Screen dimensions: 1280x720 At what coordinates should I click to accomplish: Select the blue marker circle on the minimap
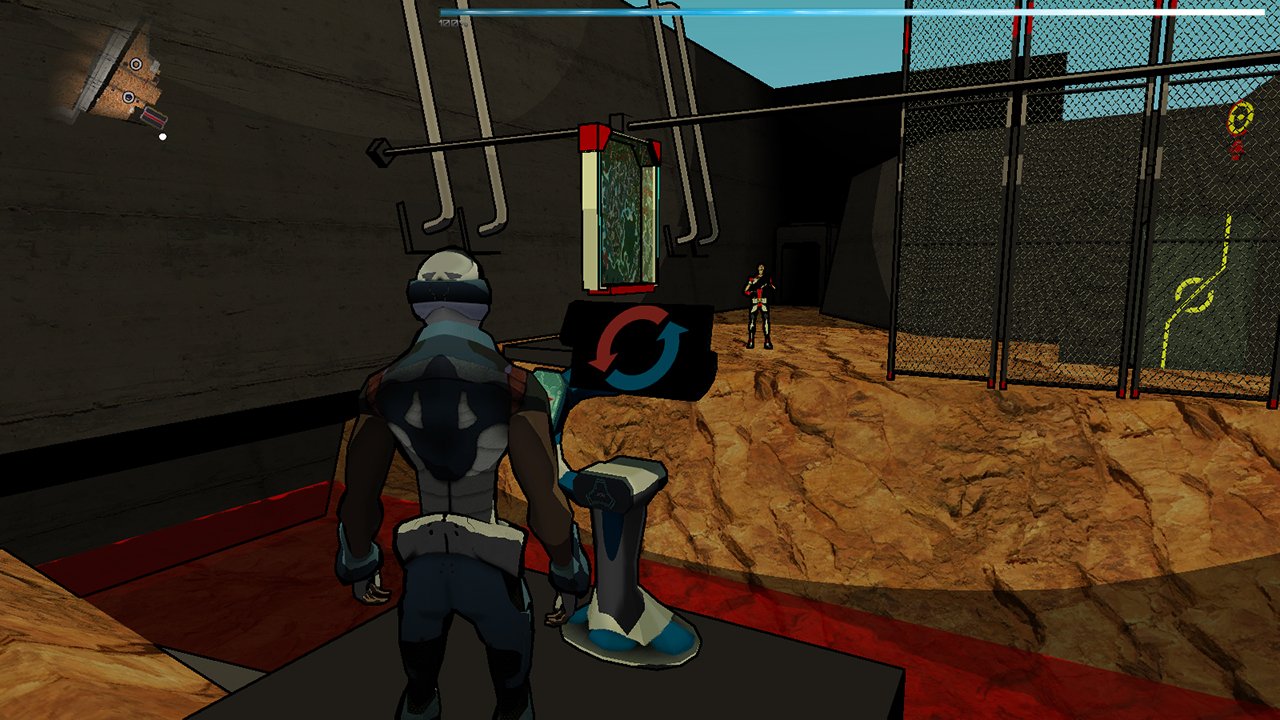tap(128, 97)
